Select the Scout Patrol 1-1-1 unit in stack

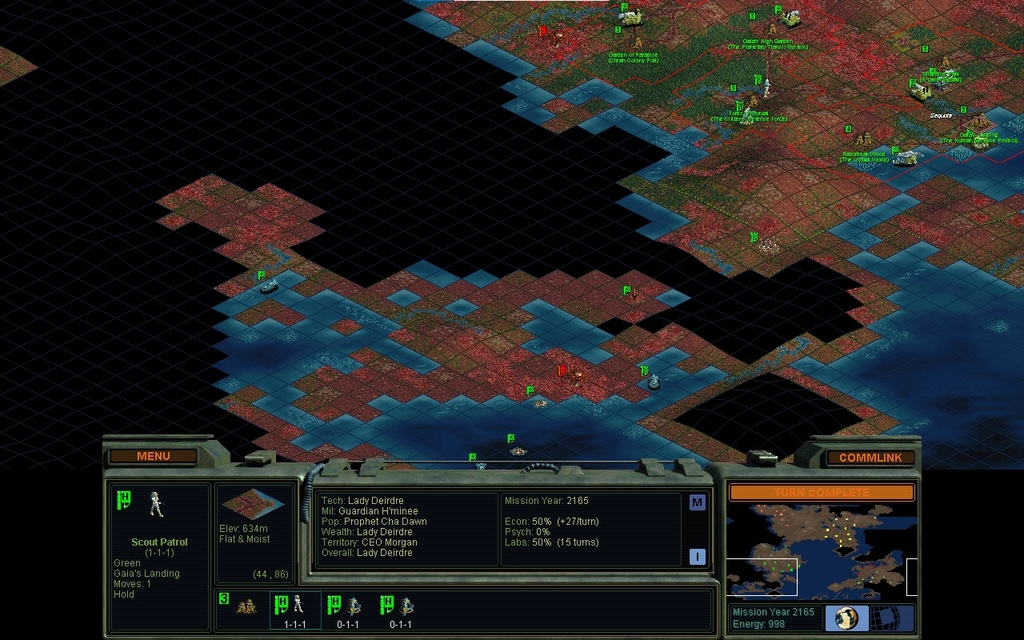296,608
